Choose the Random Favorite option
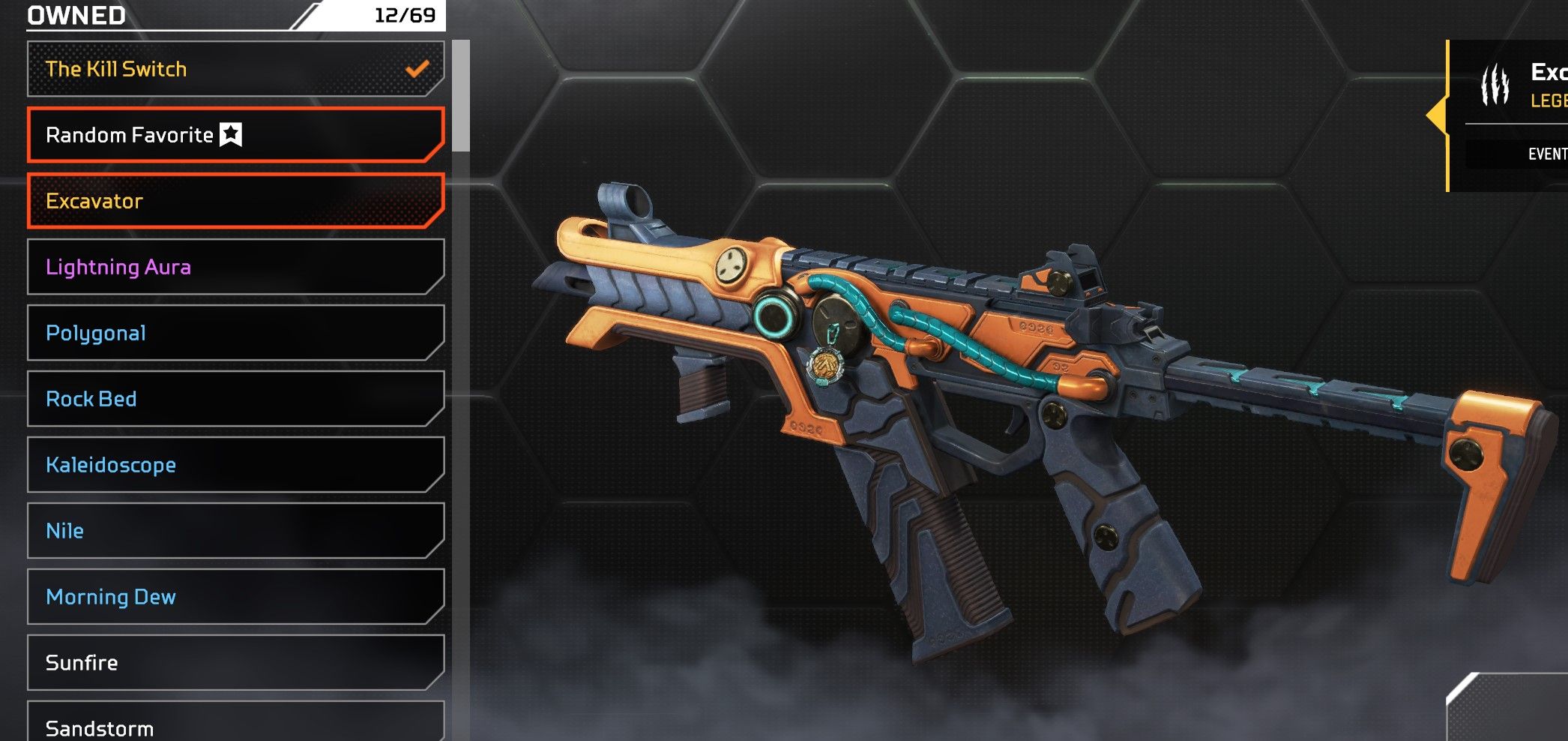The height and width of the screenshot is (741, 1568). pos(235,135)
